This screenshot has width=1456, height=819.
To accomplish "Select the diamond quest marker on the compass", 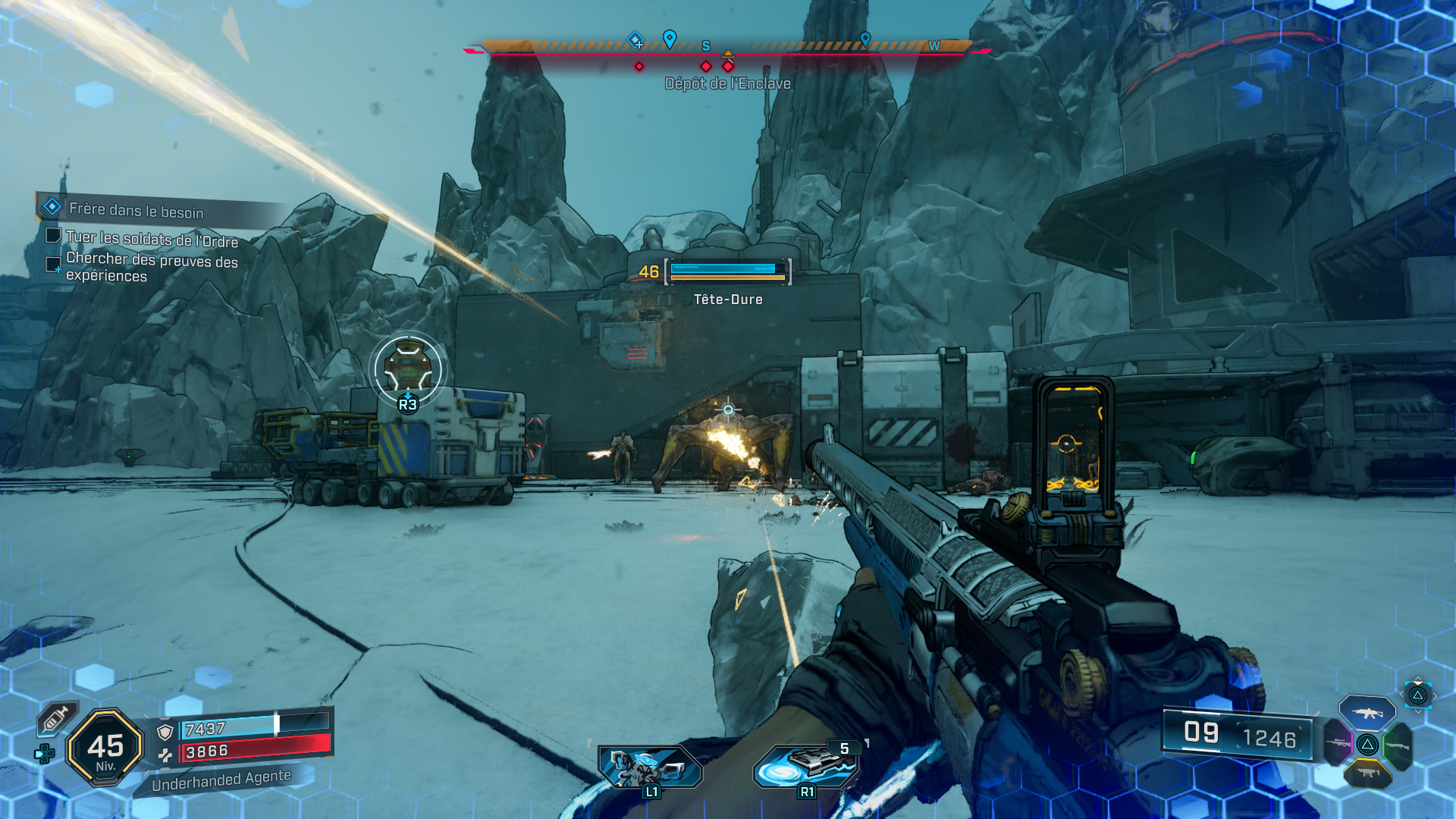I will coord(635,39).
